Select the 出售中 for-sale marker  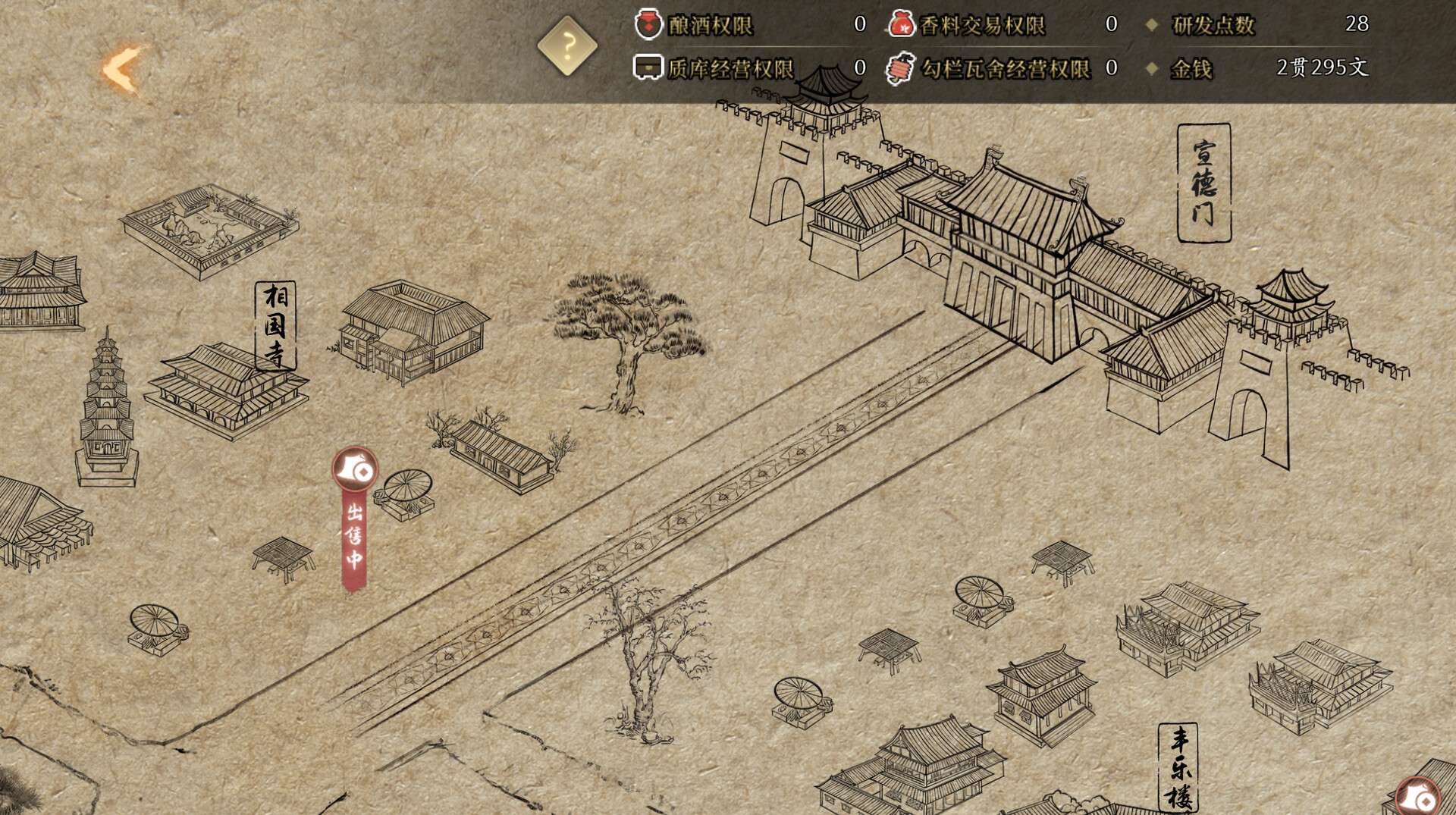[355, 519]
